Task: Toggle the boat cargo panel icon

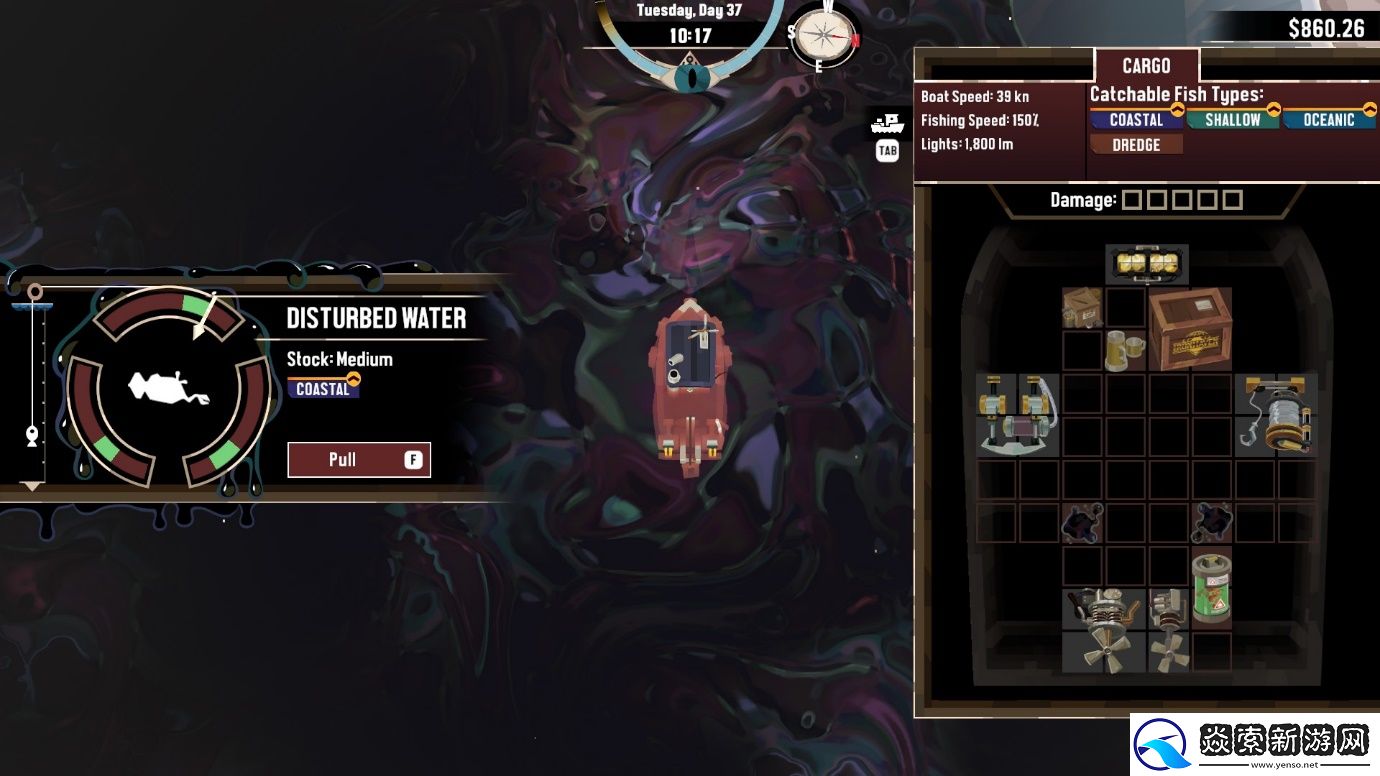Action: pos(886,125)
